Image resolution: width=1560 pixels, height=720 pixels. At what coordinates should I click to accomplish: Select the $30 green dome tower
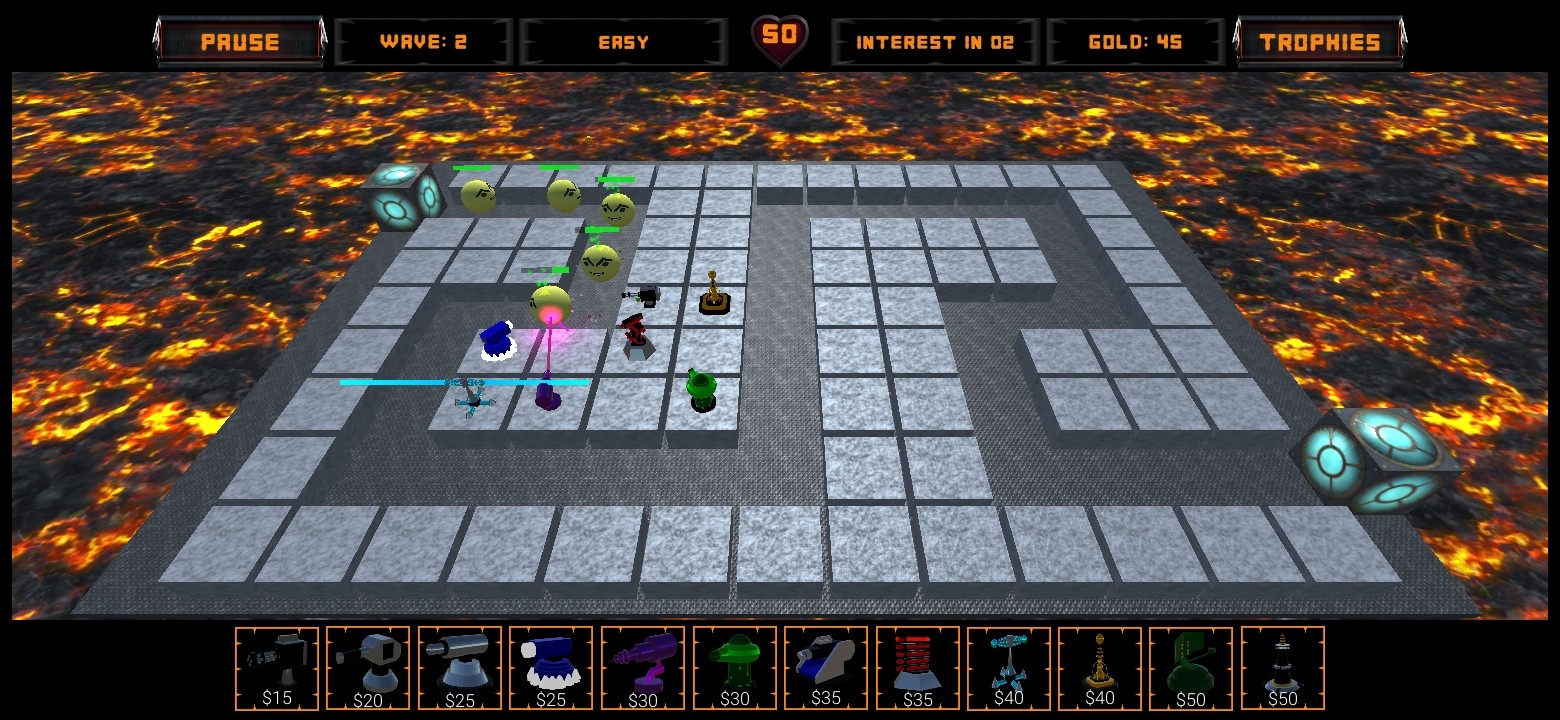[735, 668]
